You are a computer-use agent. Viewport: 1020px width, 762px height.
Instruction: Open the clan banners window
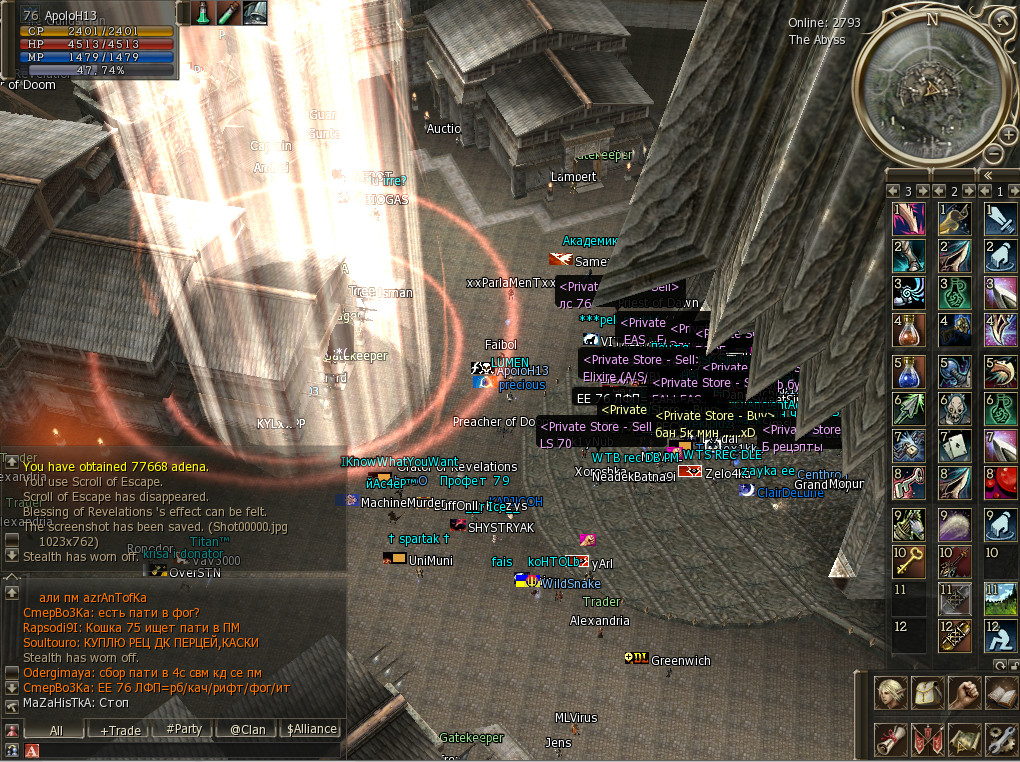click(927, 739)
